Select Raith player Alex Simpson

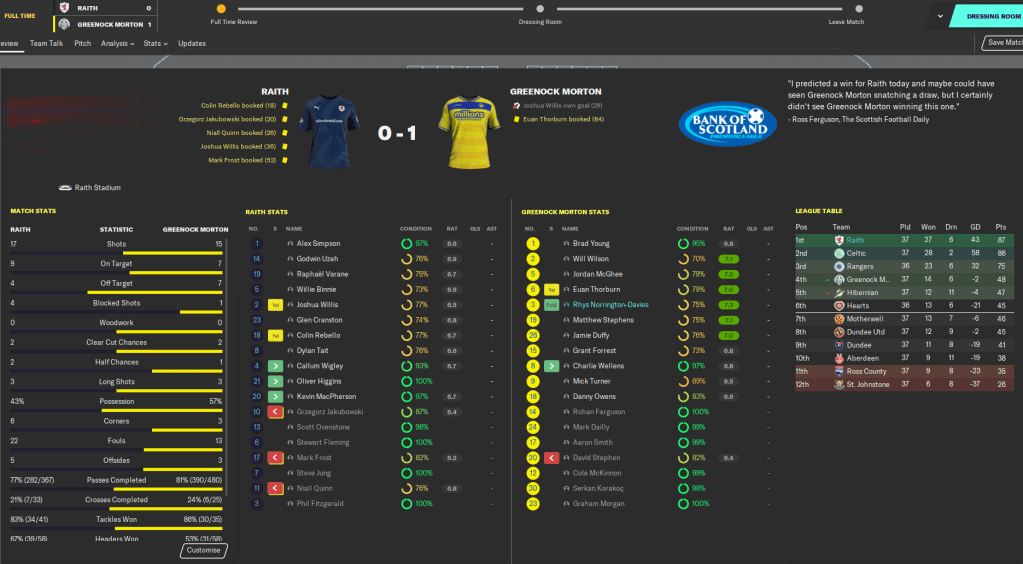pos(318,243)
